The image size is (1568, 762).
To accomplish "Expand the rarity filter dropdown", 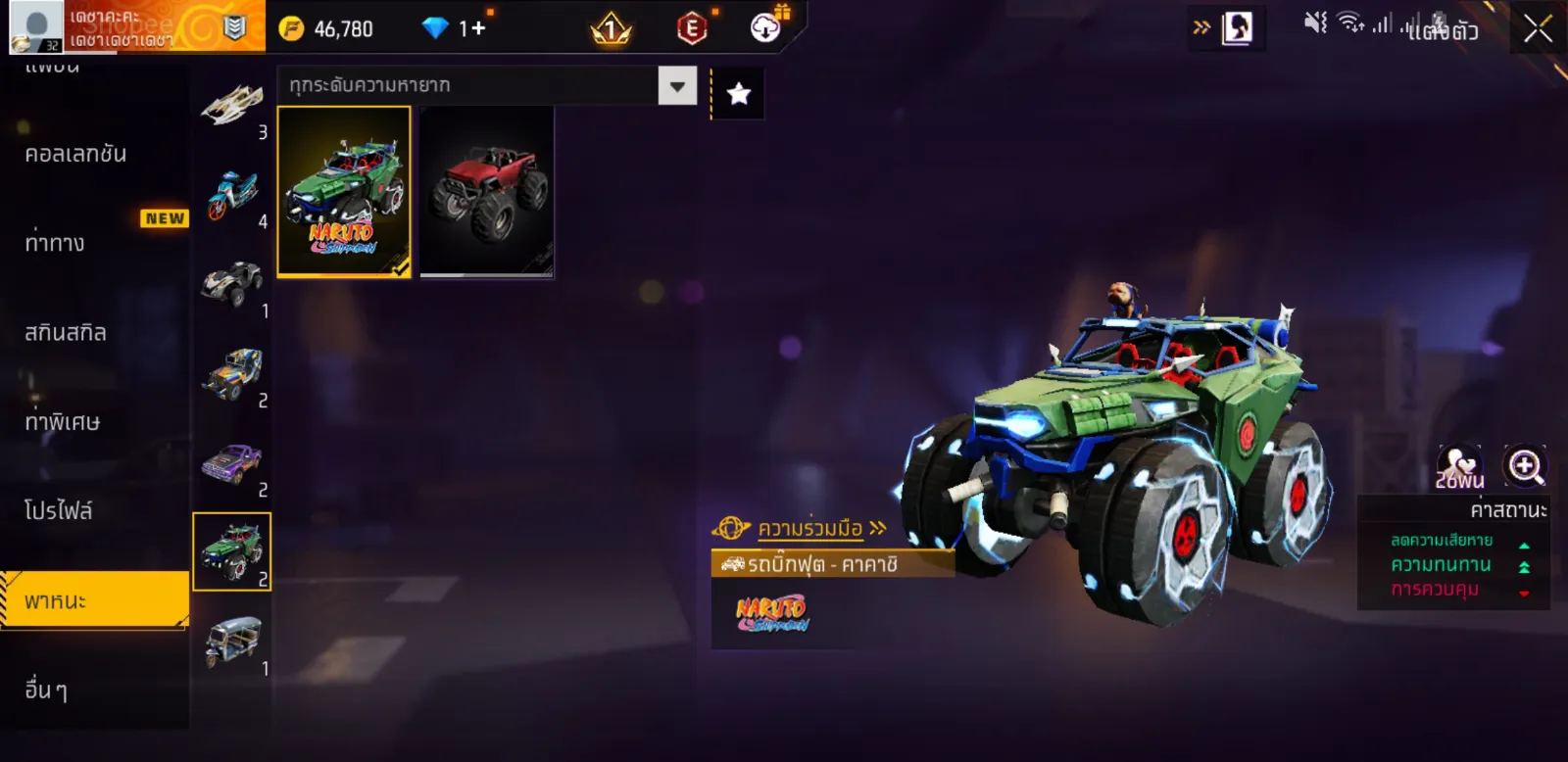I will (677, 86).
